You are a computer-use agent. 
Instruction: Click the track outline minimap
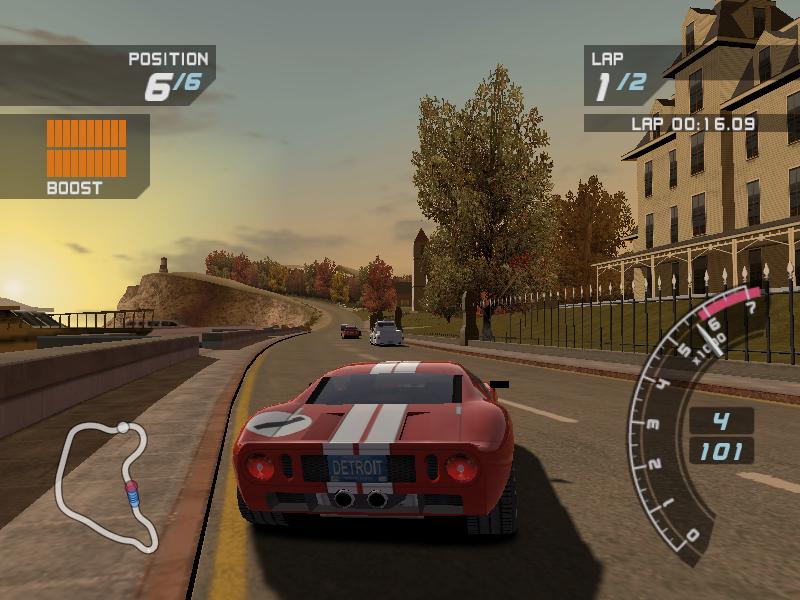pos(104,483)
